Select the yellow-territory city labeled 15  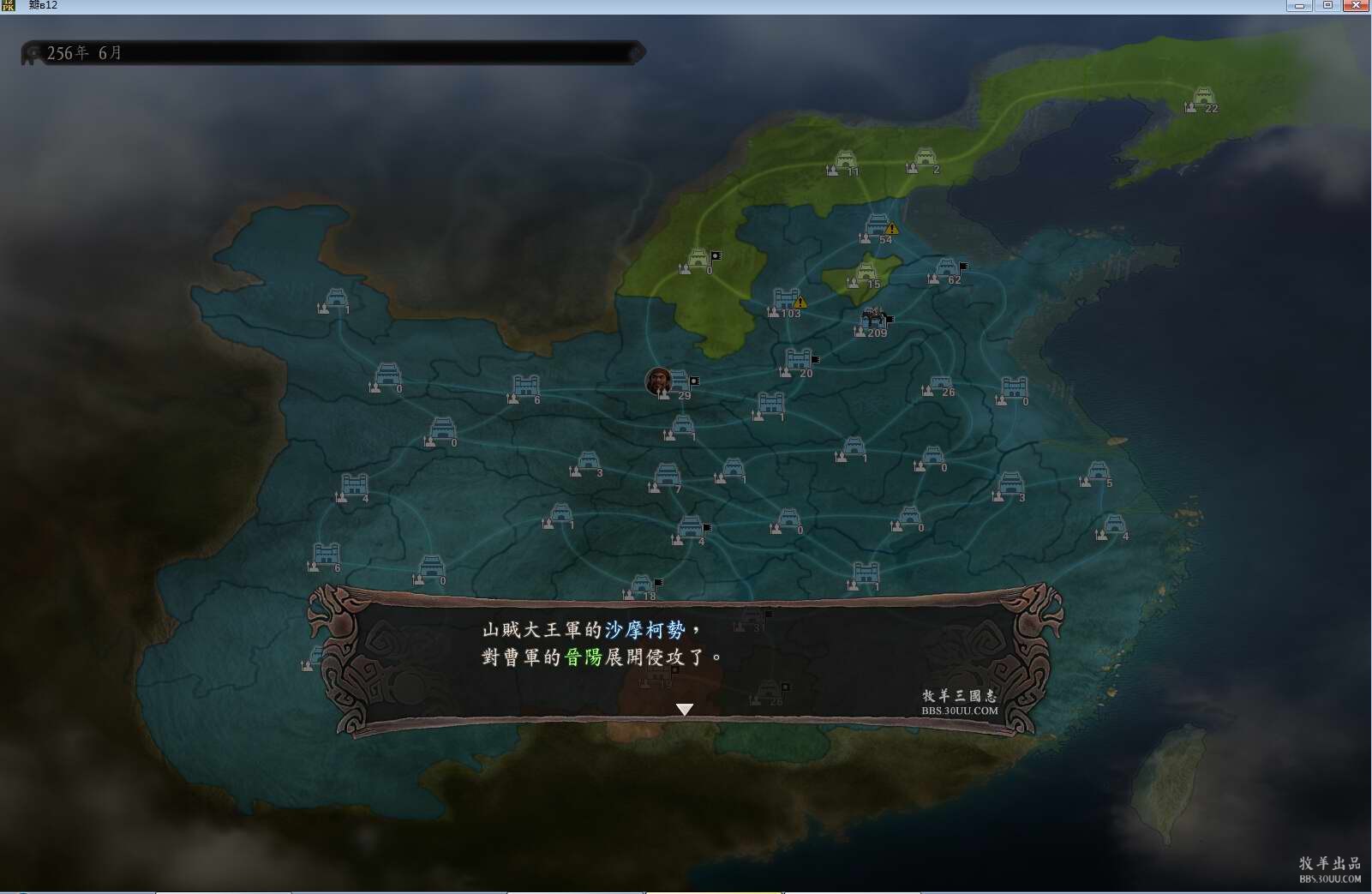pos(866,274)
